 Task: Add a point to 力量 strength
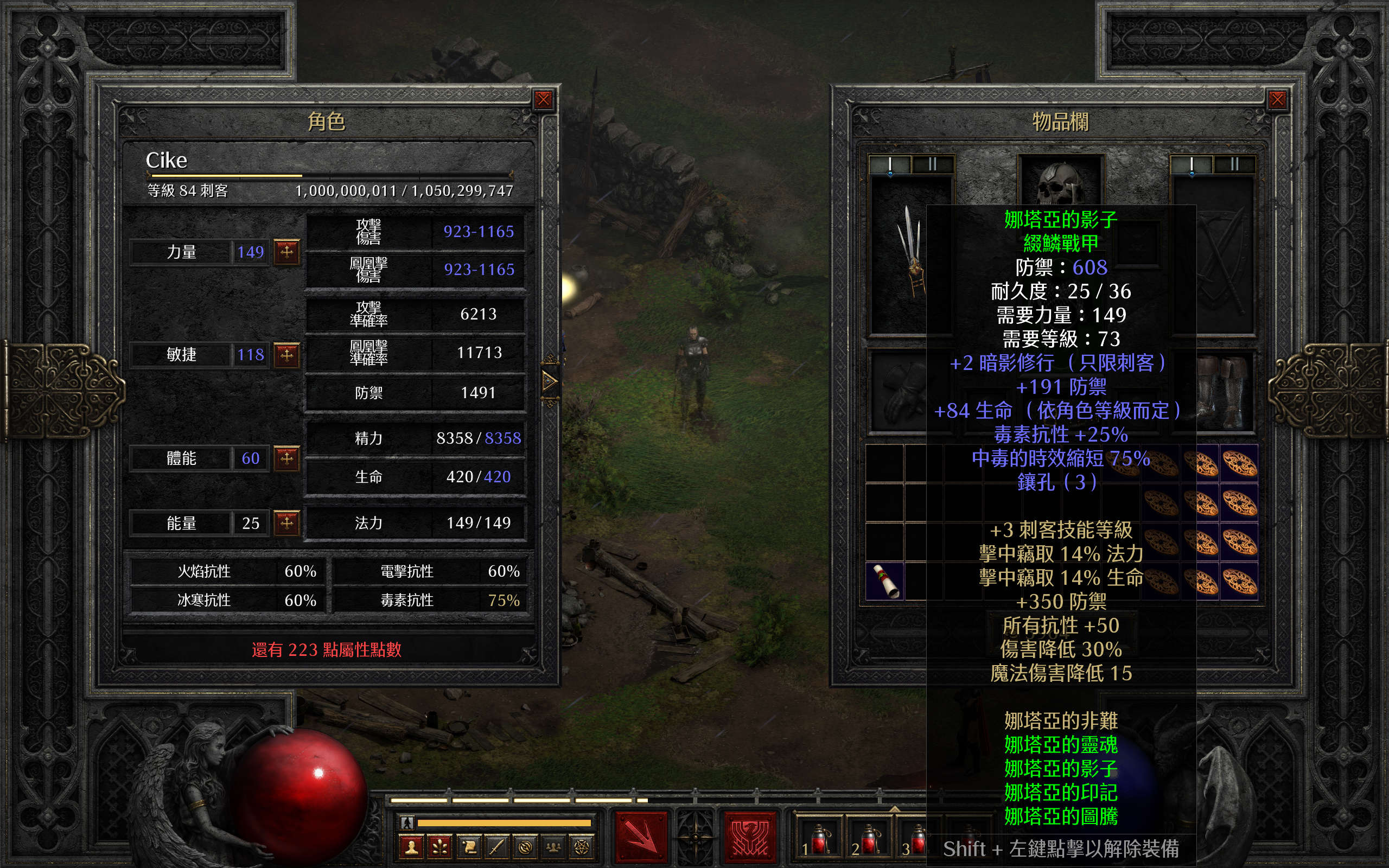(286, 251)
